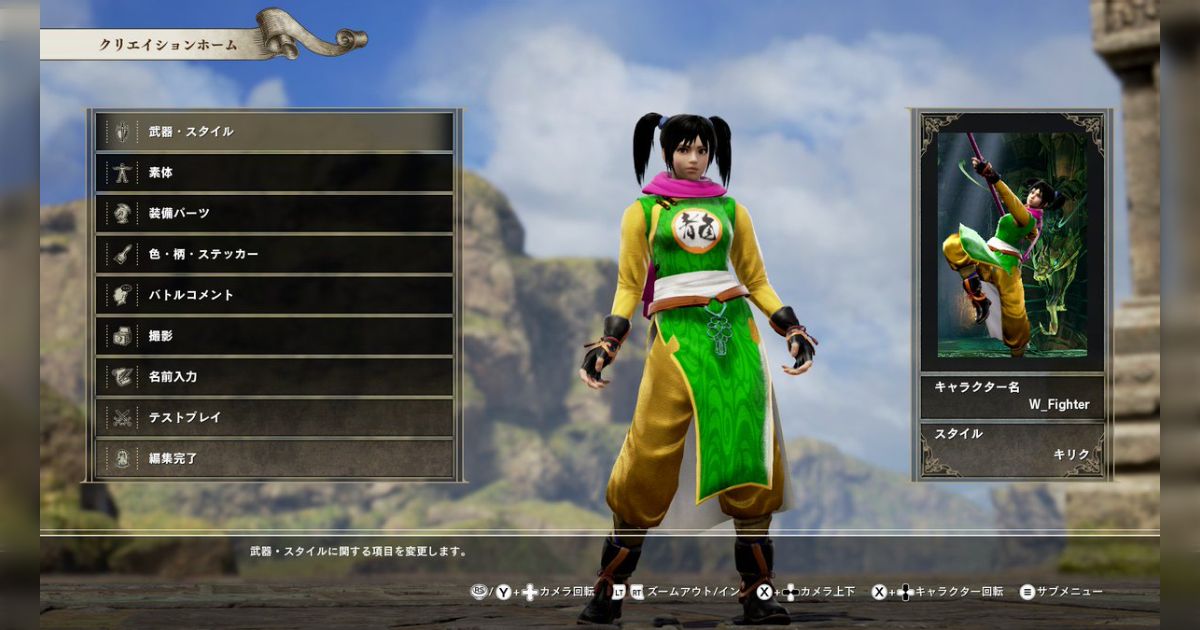Choose 名前入力 to enter a name
The image size is (1200, 630).
pos(274,377)
